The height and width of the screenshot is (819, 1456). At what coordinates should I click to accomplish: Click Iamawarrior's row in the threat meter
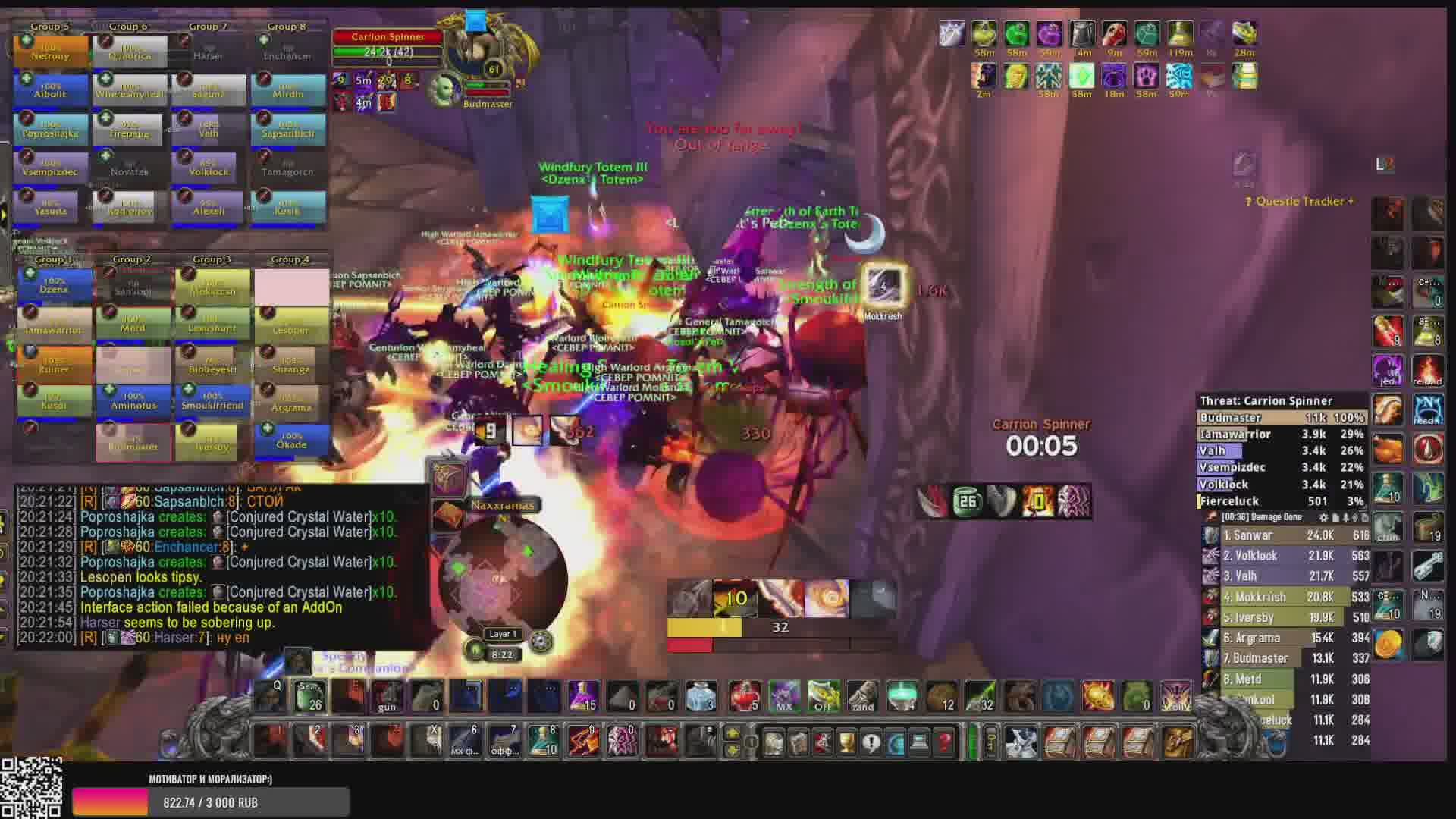click(x=1282, y=435)
